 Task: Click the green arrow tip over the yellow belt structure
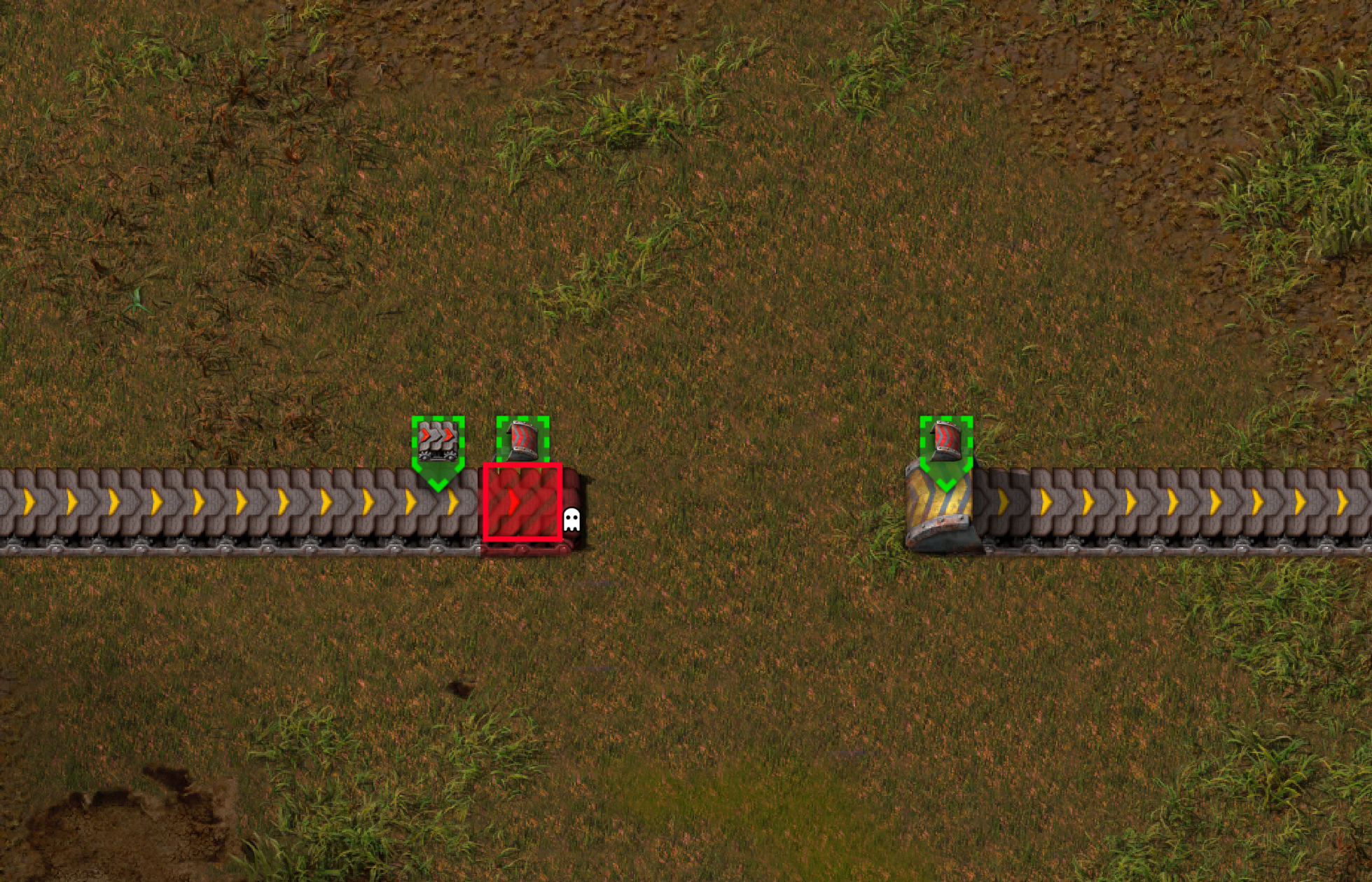point(947,483)
